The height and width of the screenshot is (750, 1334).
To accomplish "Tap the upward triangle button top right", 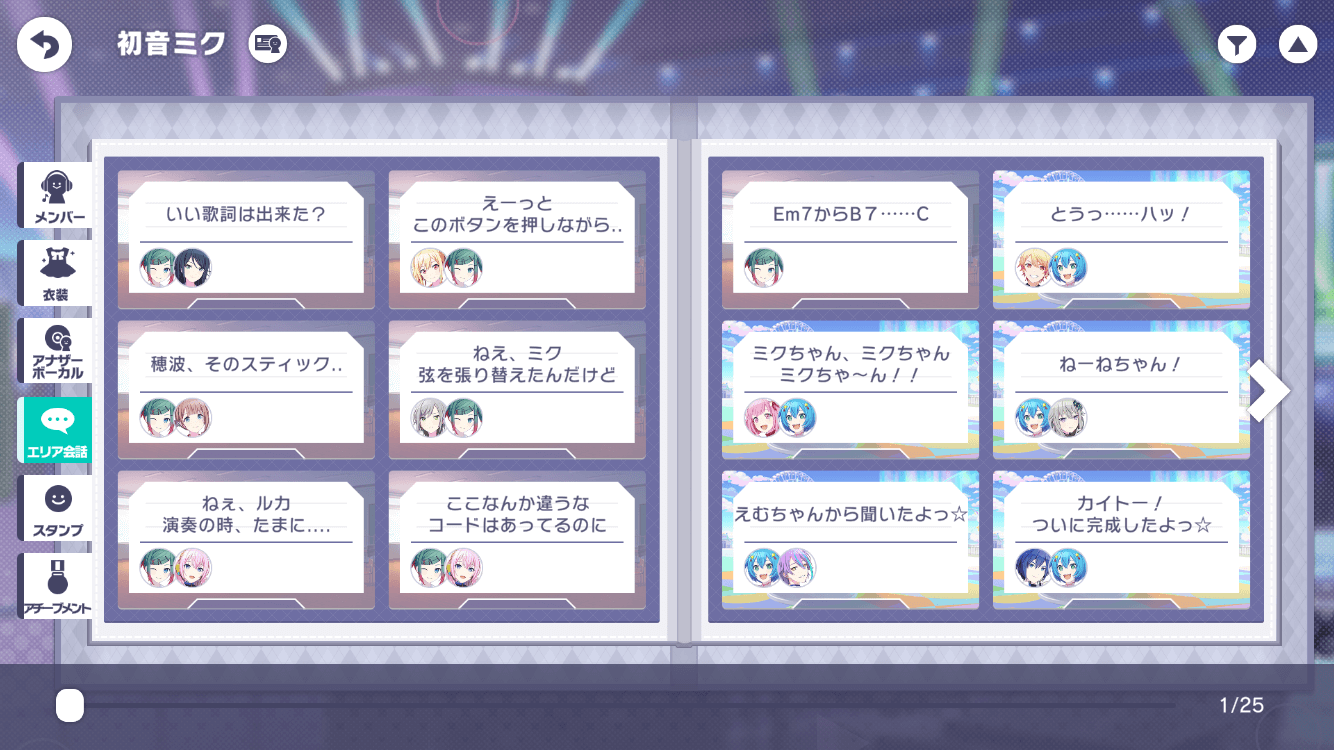I will pos(1298,44).
